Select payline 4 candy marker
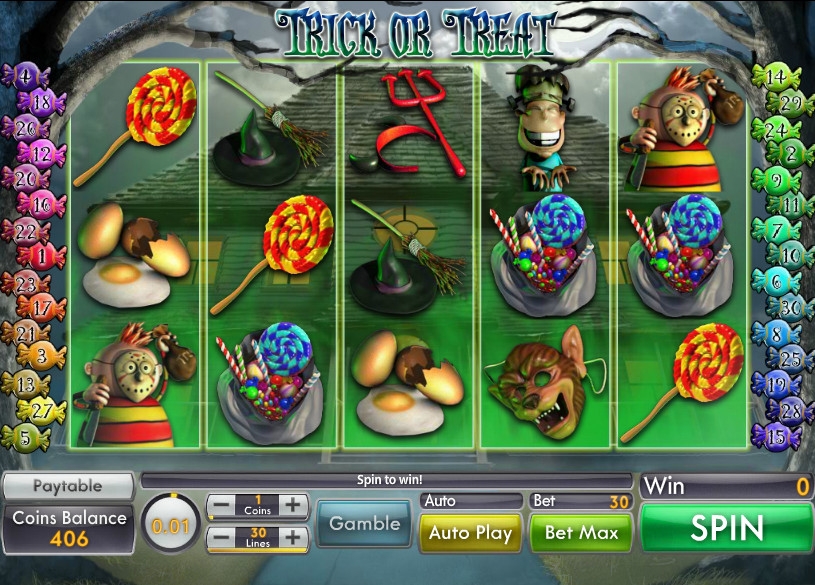The width and height of the screenshot is (815, 585). (22, 75)
